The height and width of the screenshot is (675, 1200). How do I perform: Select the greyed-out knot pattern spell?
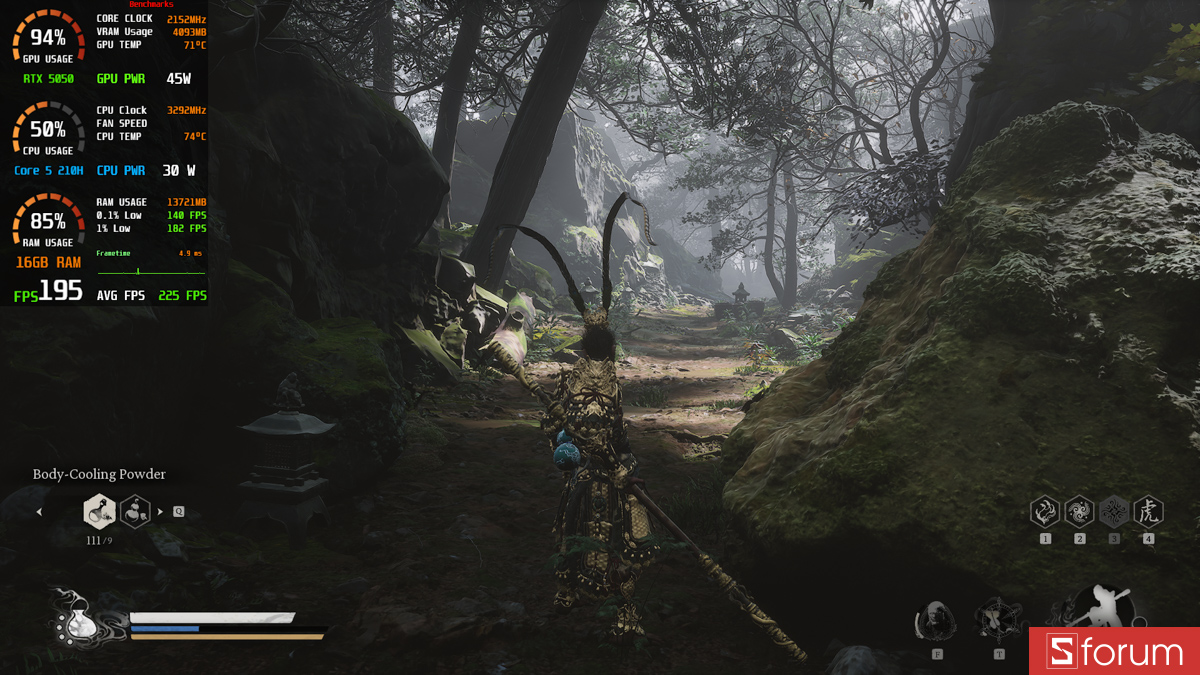pos(1114,513)
